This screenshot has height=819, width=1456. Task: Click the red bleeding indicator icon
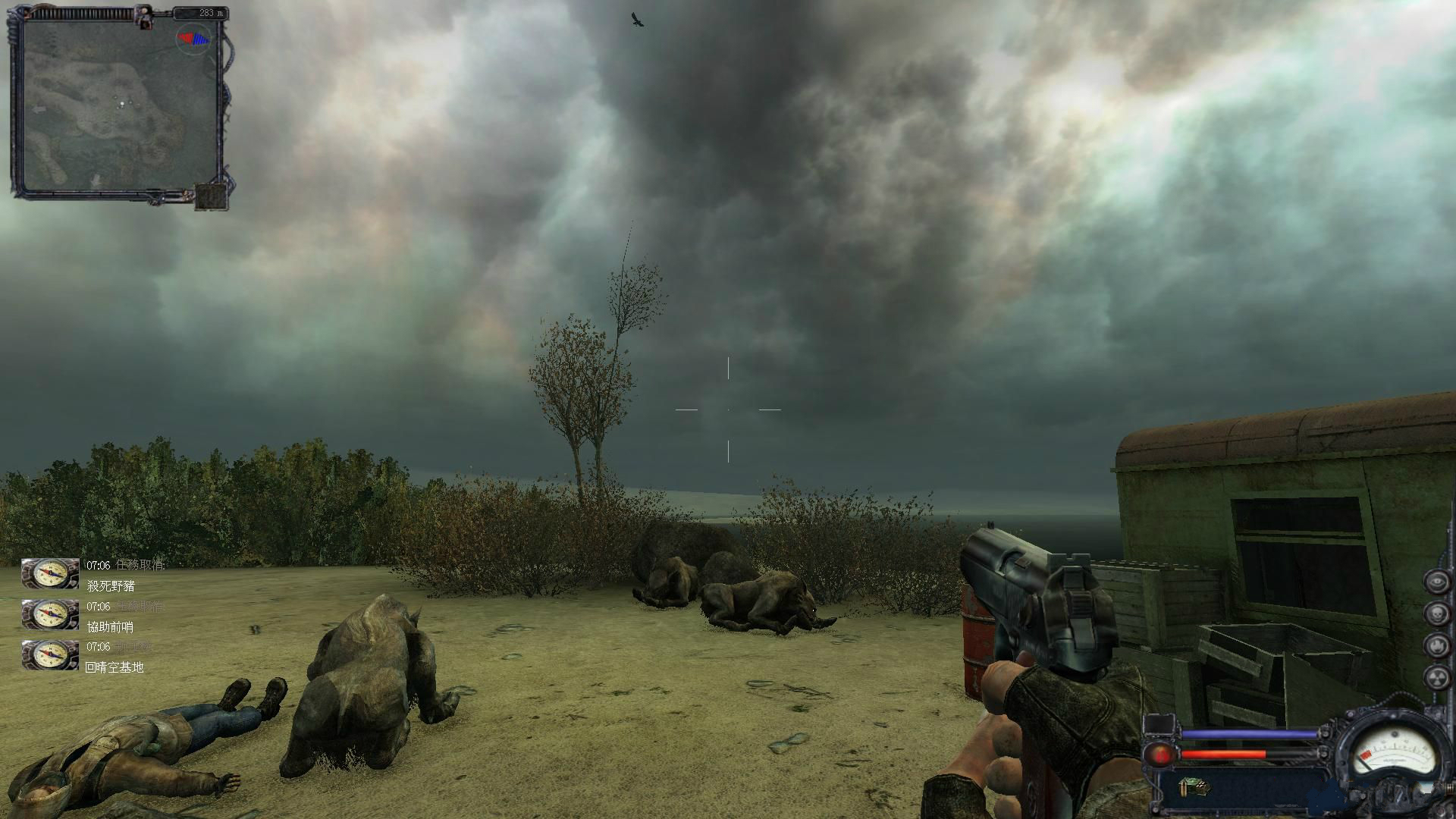[x=1159, y=754]
